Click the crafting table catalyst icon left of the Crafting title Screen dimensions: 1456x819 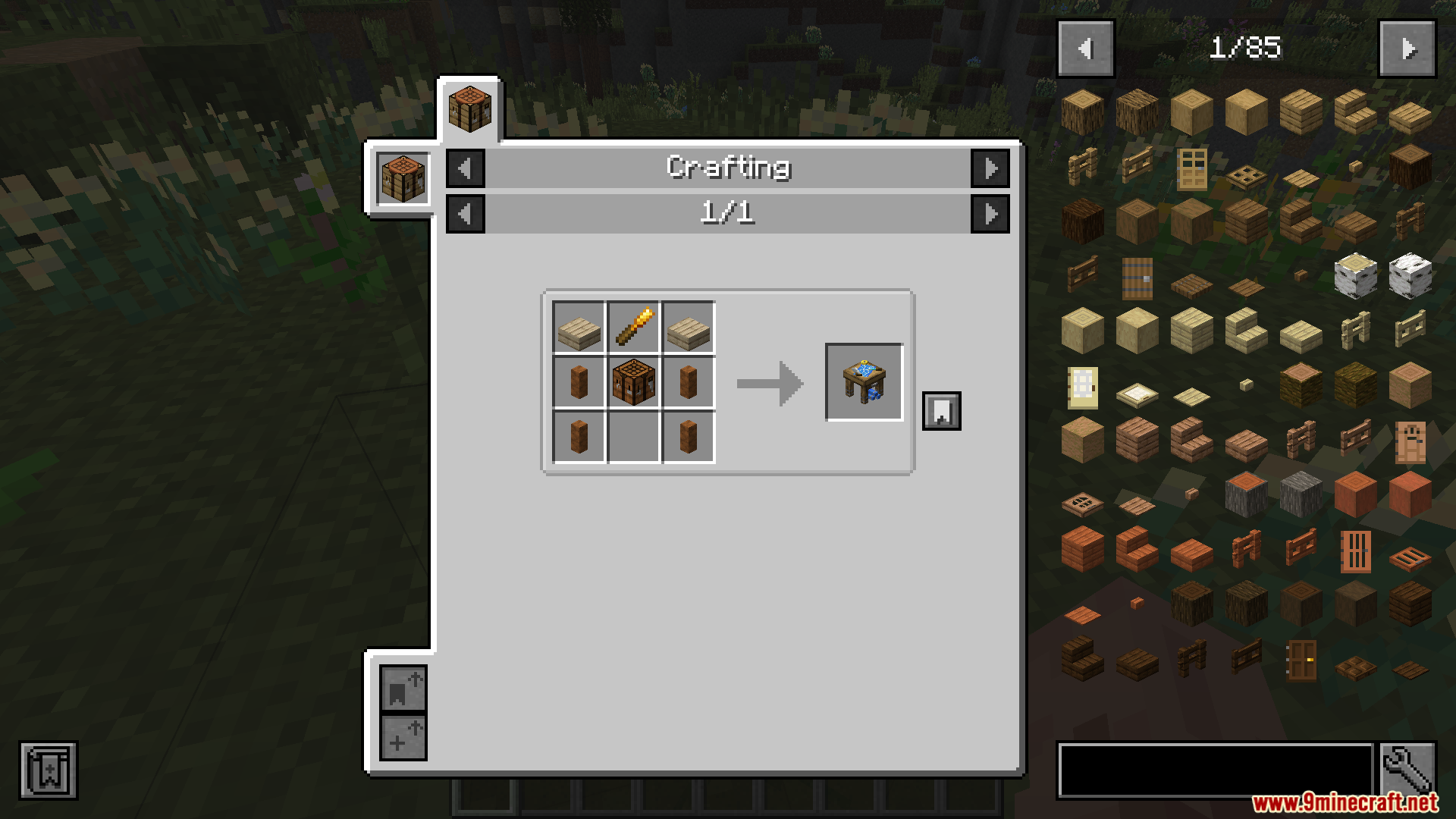[x=403, y=178]
